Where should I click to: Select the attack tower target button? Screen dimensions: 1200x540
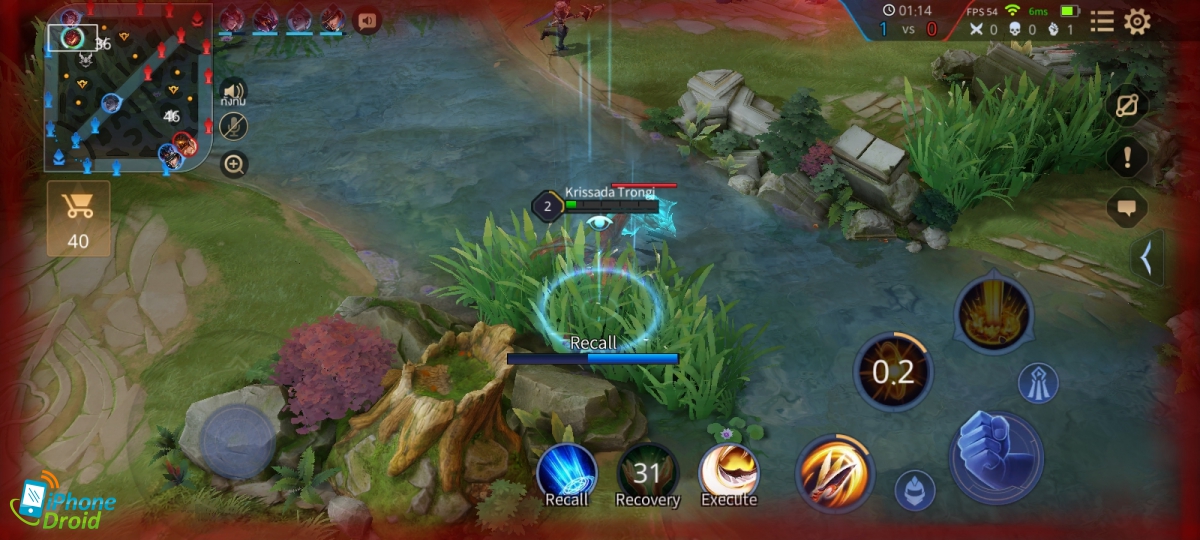coord(1038,383)
